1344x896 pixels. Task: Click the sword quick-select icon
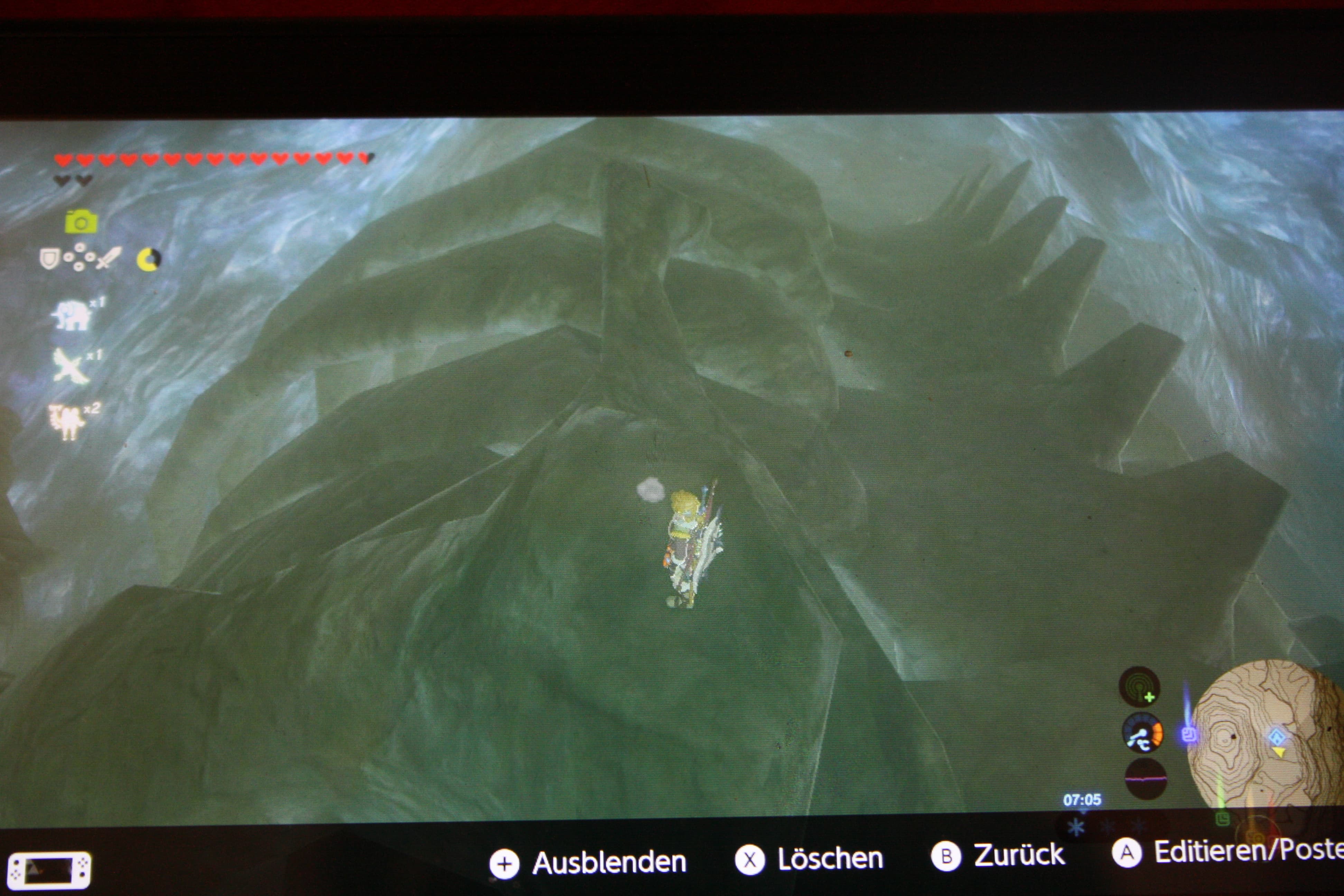pos(109,258)
